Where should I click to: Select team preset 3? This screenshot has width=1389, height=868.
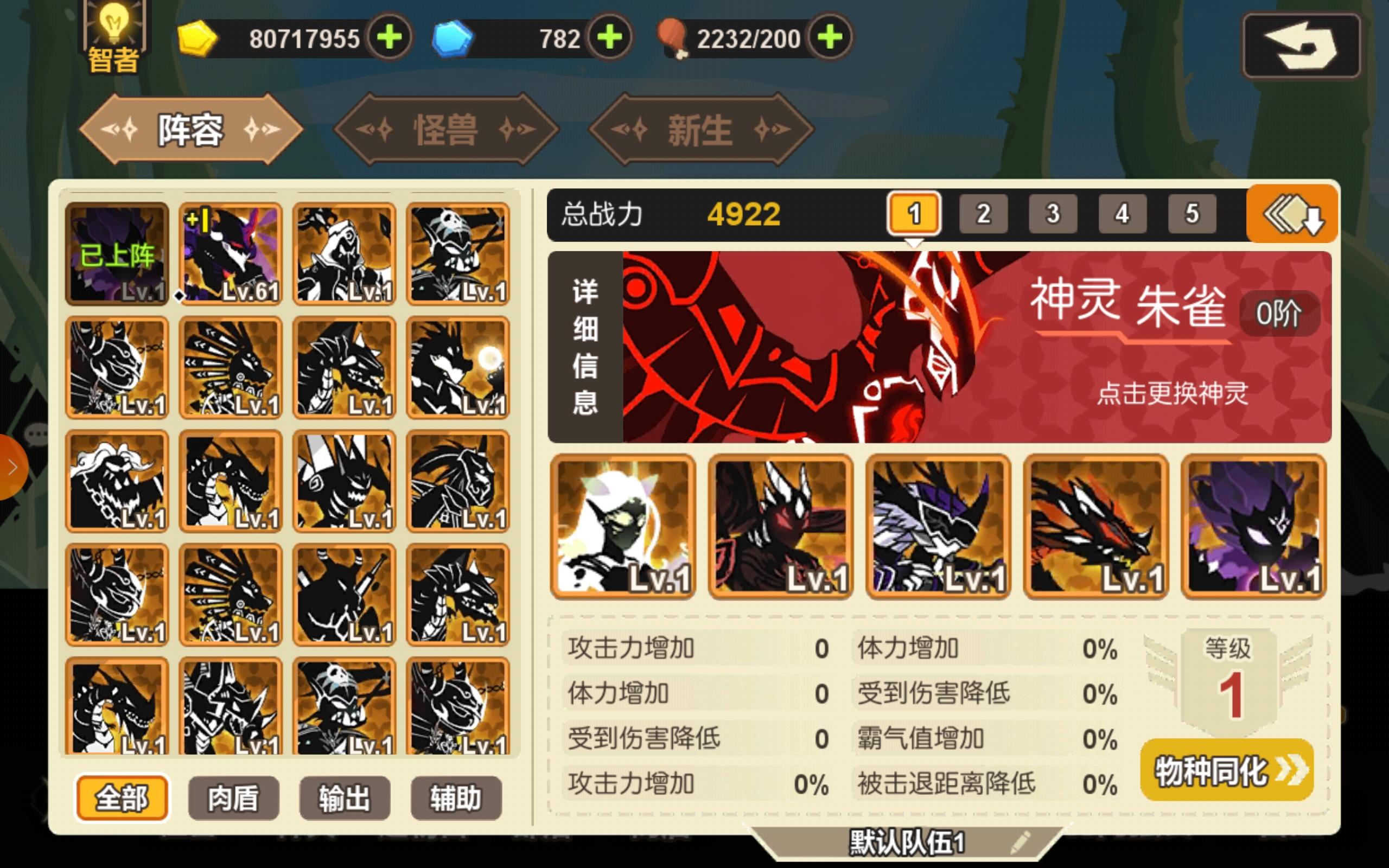point(1053,213)
